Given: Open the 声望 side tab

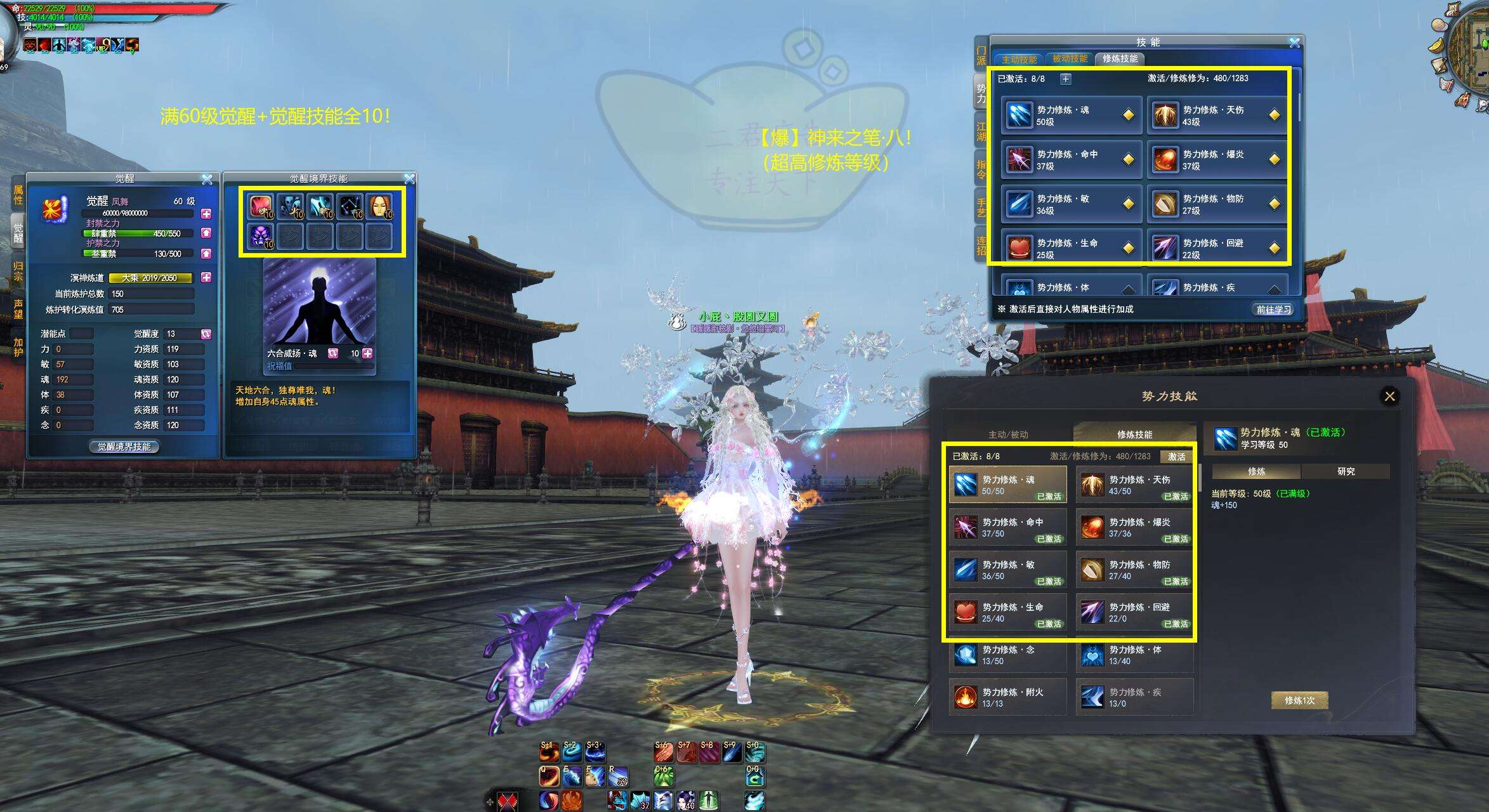Looking at the screenshot, I should 18,309.
